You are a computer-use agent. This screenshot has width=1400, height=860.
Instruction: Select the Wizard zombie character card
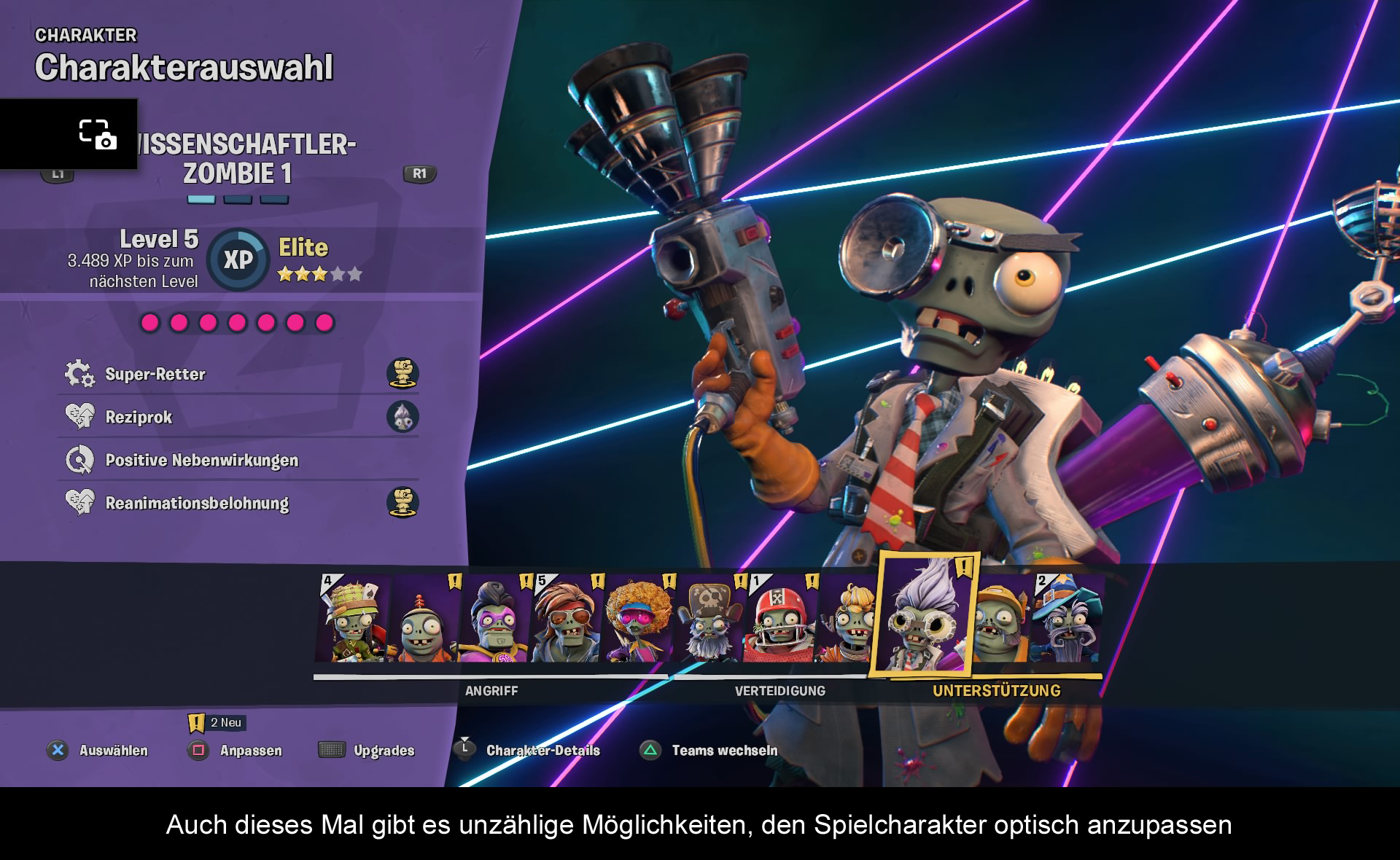[x=1067, y=619]
